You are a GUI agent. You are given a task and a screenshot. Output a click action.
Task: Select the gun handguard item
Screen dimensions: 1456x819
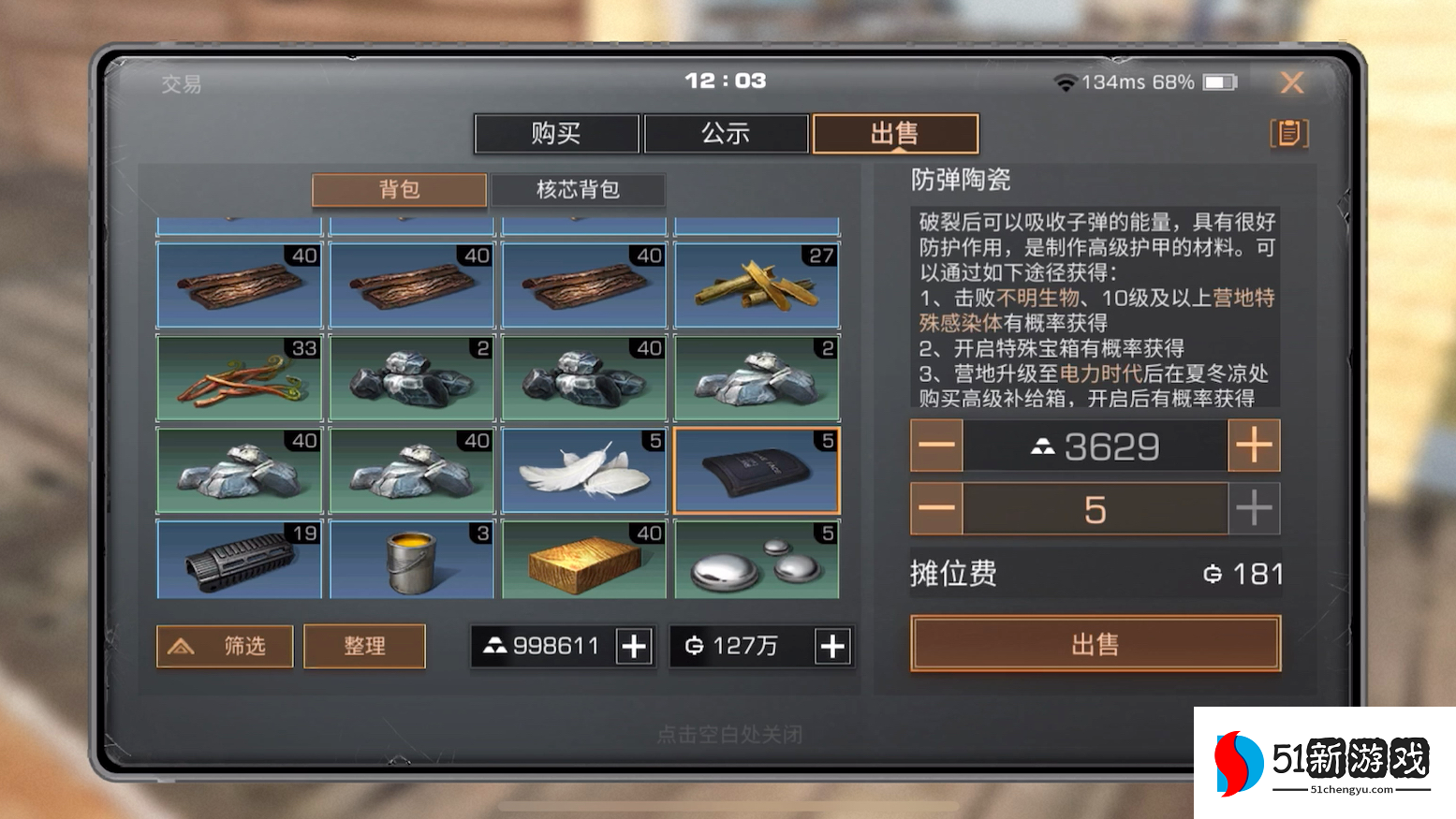click(239, 560)
